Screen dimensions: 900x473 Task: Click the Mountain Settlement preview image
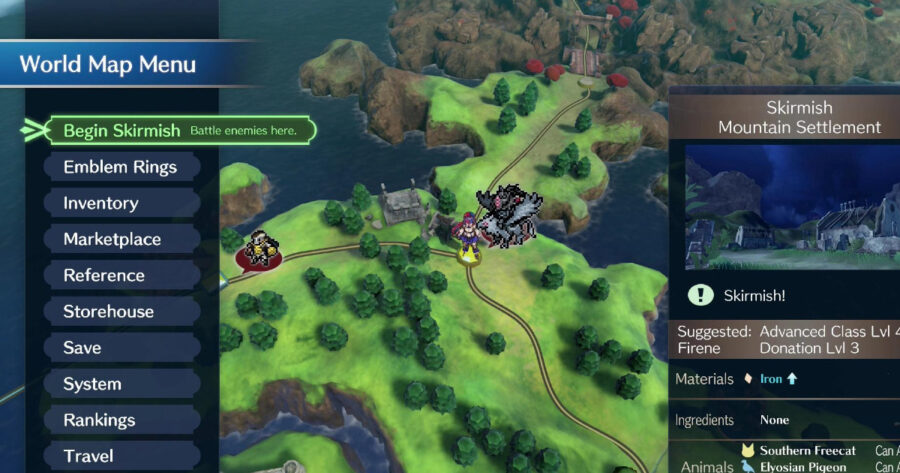tap(790, 208)
